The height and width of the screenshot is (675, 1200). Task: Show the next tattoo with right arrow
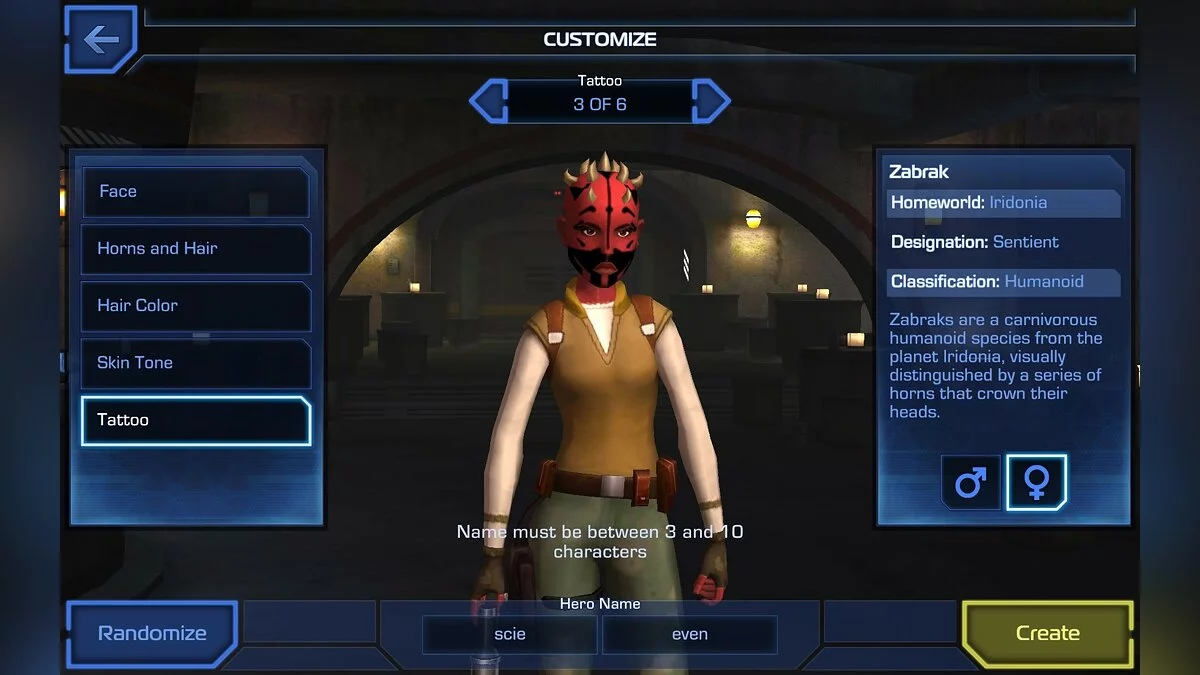point(711,102)
